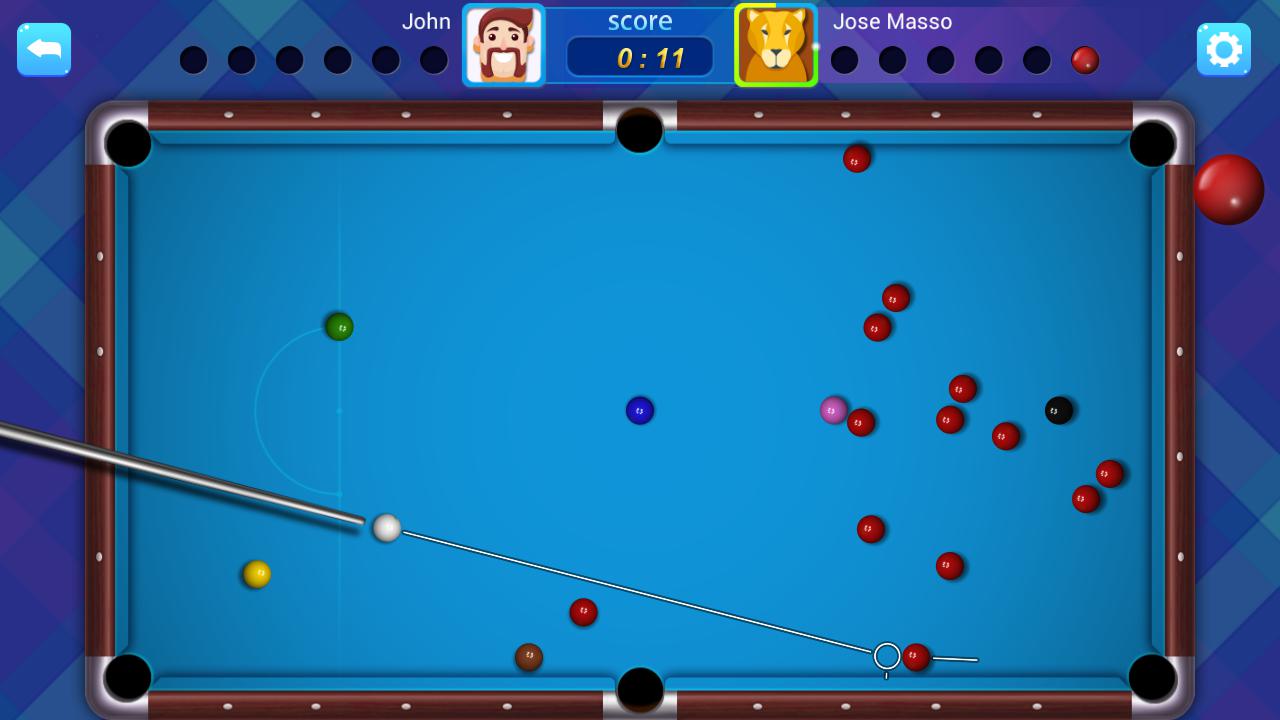
Task: Click the black ball near the right cluster
Action: coord(1057,410)
